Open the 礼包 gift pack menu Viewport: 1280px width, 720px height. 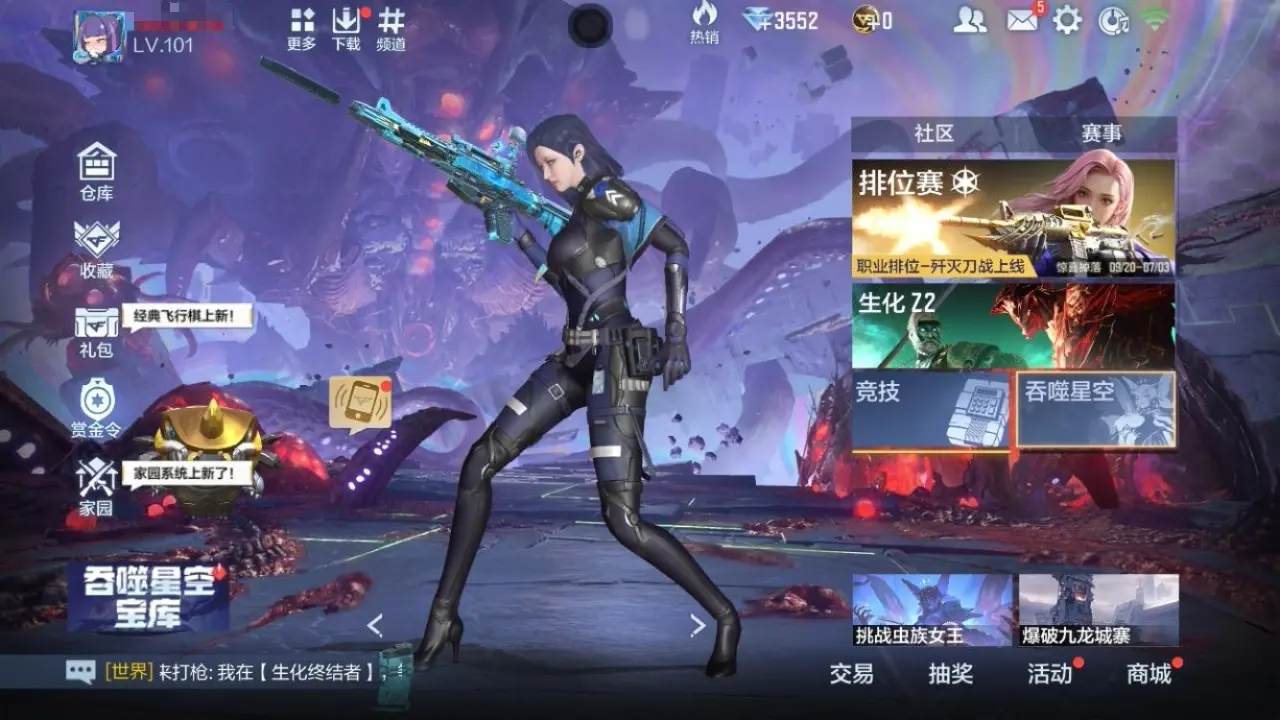pos(97,330)
